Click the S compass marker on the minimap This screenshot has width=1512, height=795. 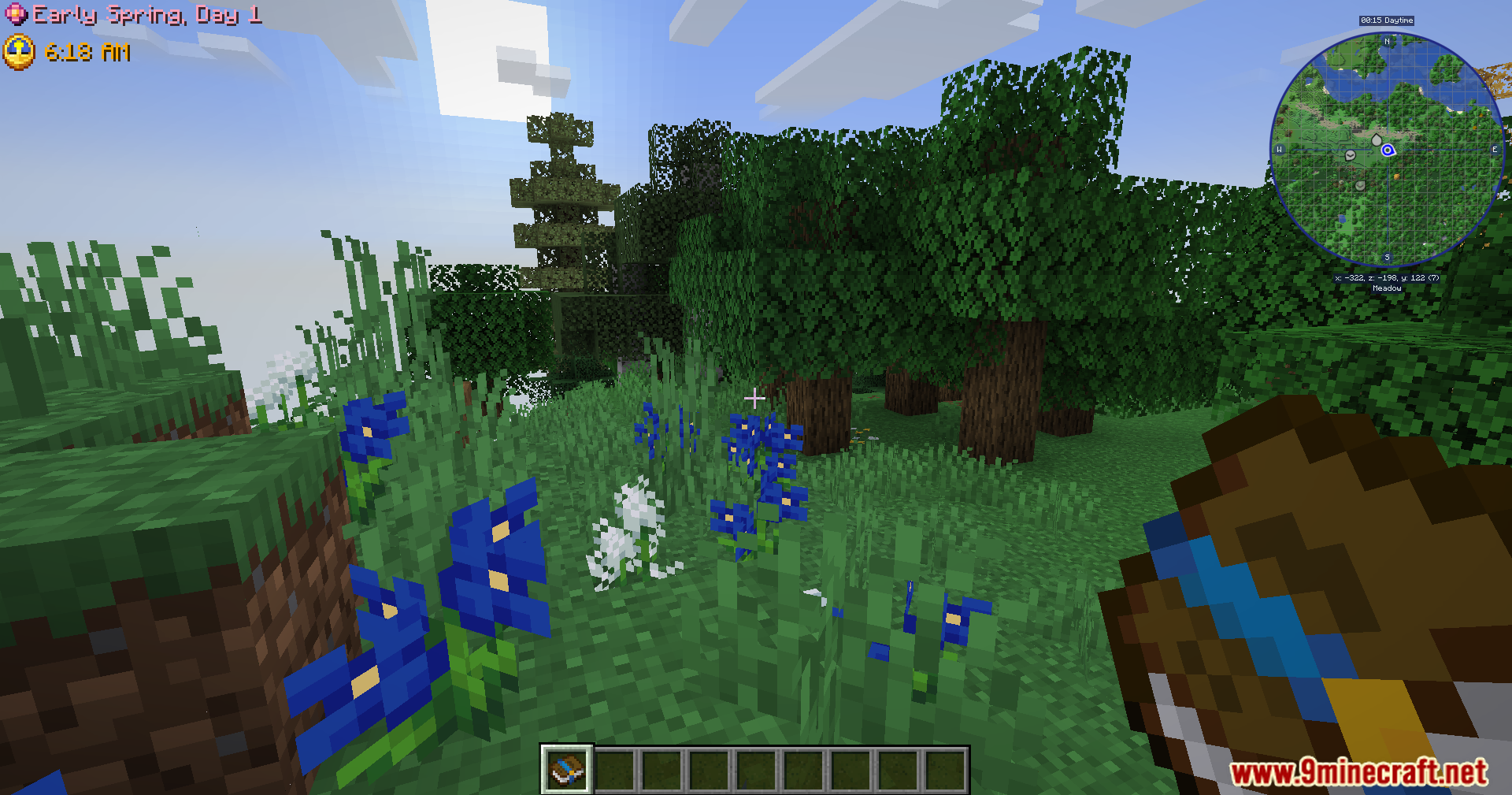coord(1387,256)
